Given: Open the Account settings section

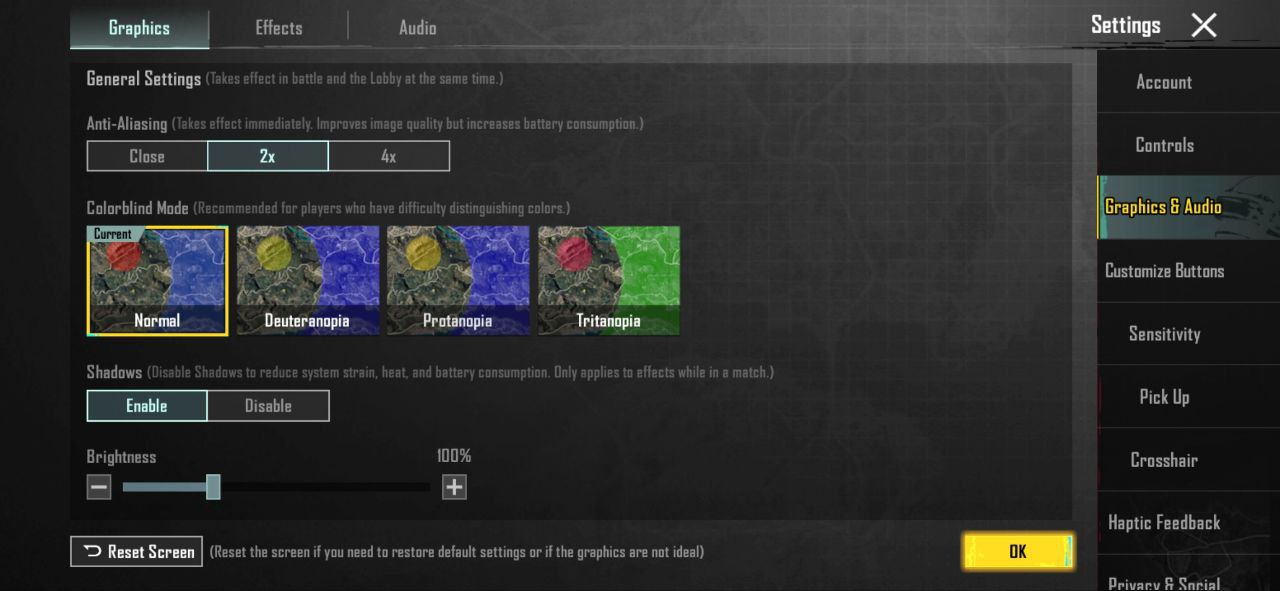Looking at the screenshot, I should coord(1164,82).
